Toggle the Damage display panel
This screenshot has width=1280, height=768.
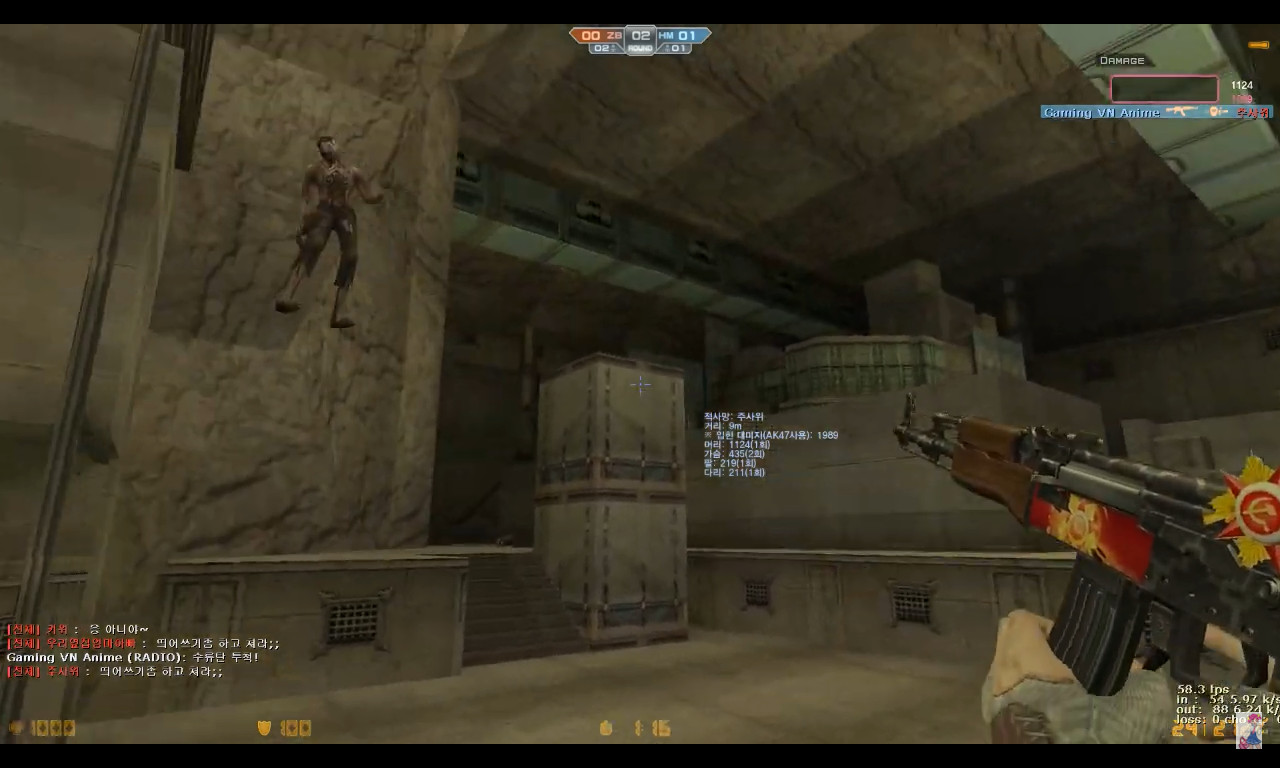[x=1120, y=60]
